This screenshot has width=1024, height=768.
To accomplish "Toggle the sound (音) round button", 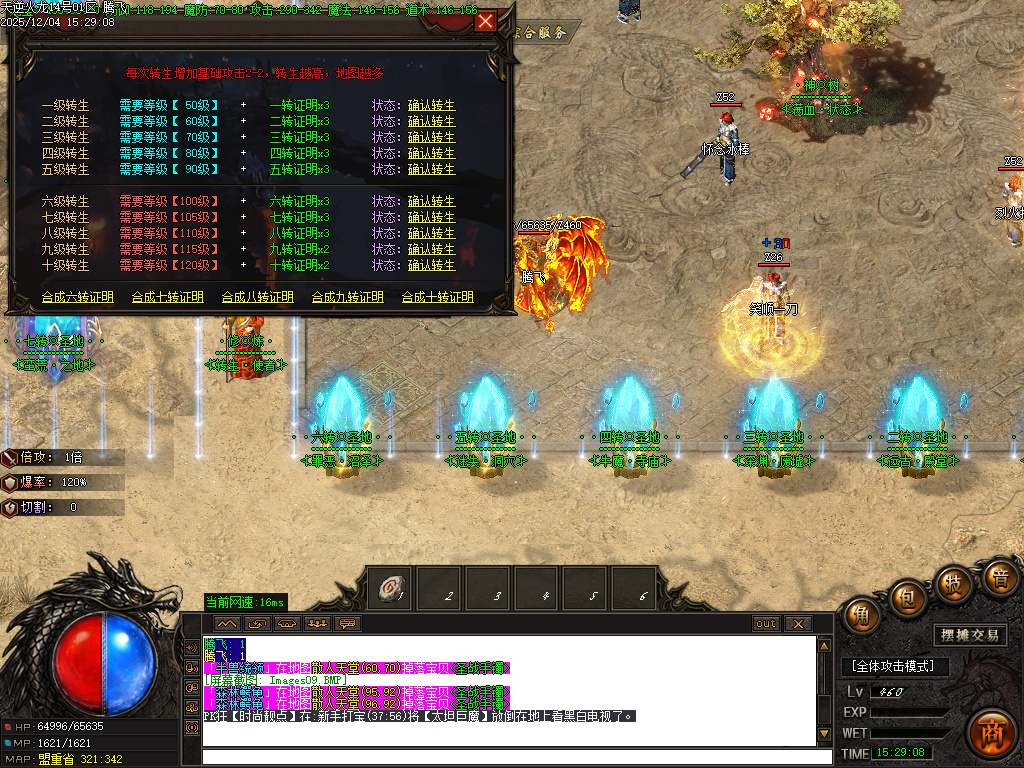I will [998, 577].
